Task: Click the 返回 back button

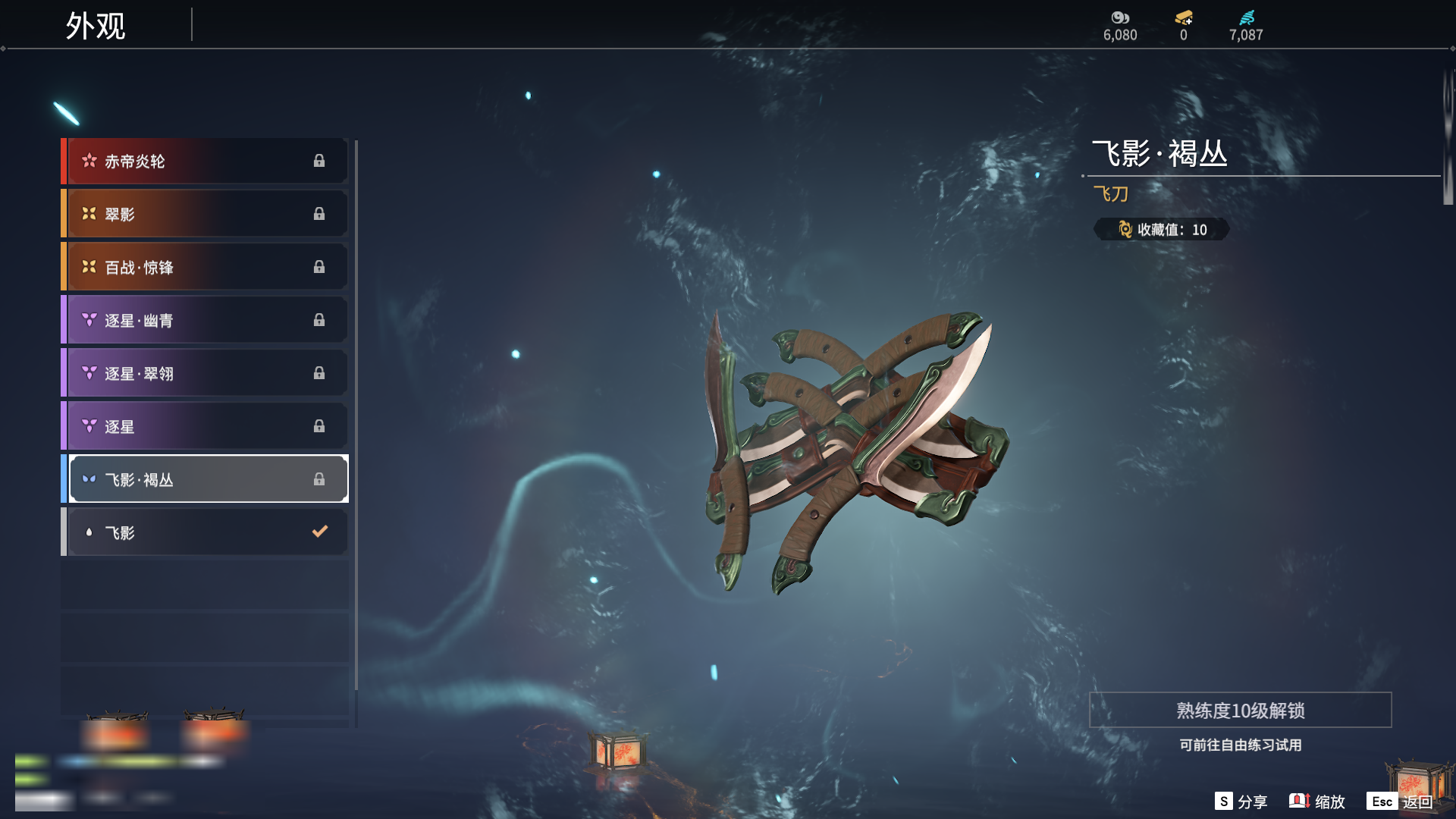Action: (1401, 802)
